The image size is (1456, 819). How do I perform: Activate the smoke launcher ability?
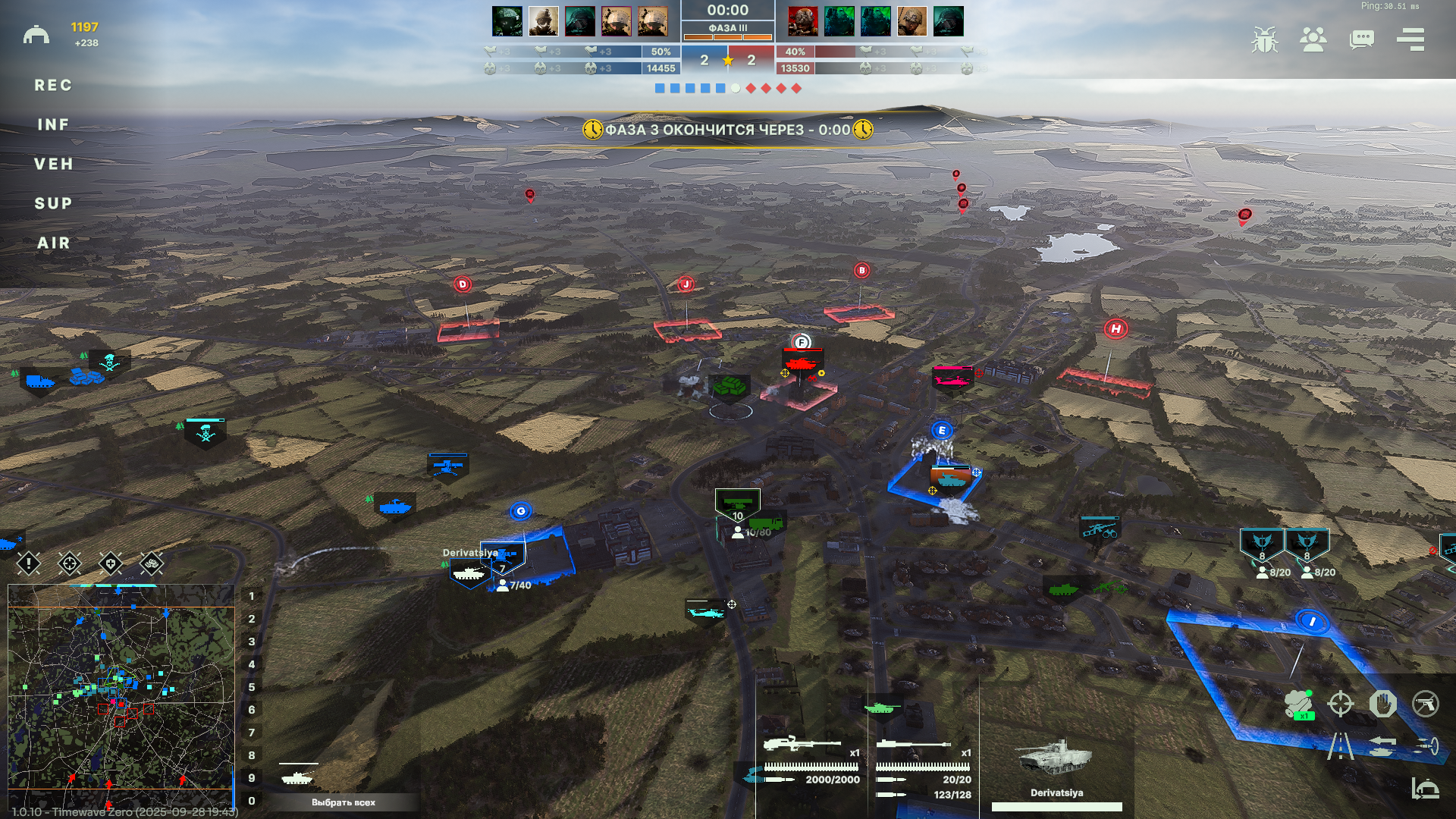(1298, 704)
